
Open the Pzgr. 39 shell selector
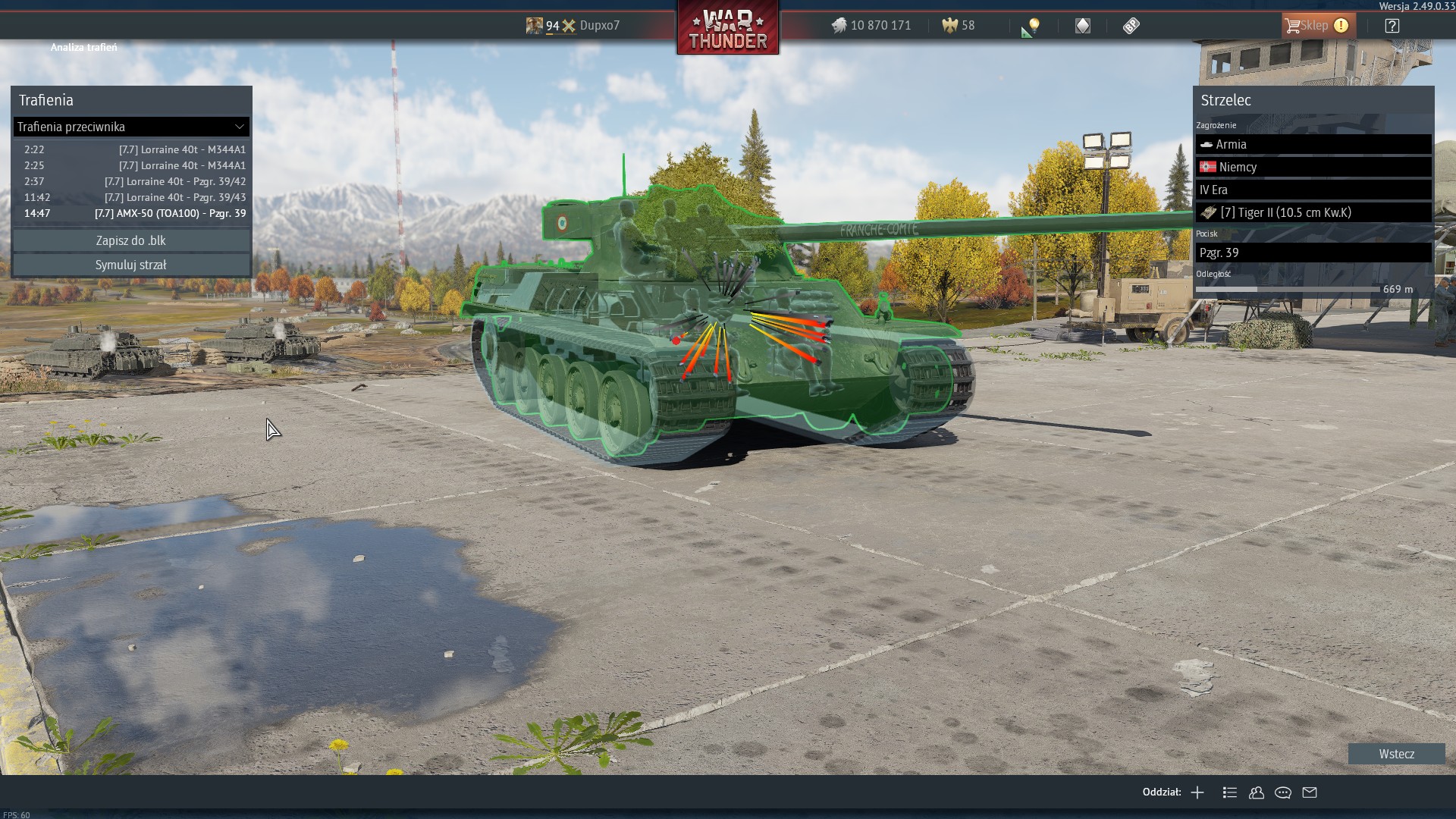coord(1313,253)
